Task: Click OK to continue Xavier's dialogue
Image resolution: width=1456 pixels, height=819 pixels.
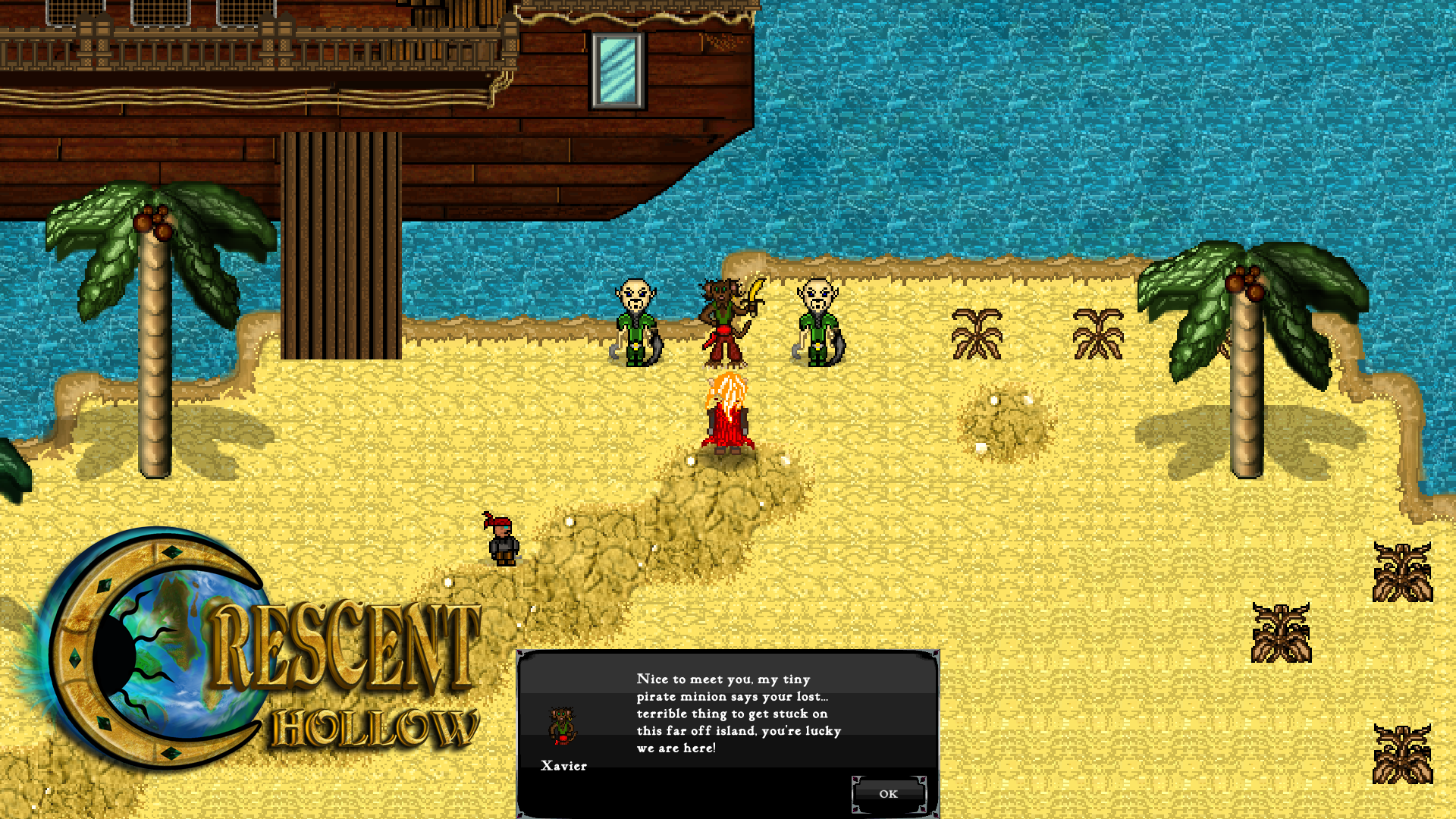Action: 888,794
